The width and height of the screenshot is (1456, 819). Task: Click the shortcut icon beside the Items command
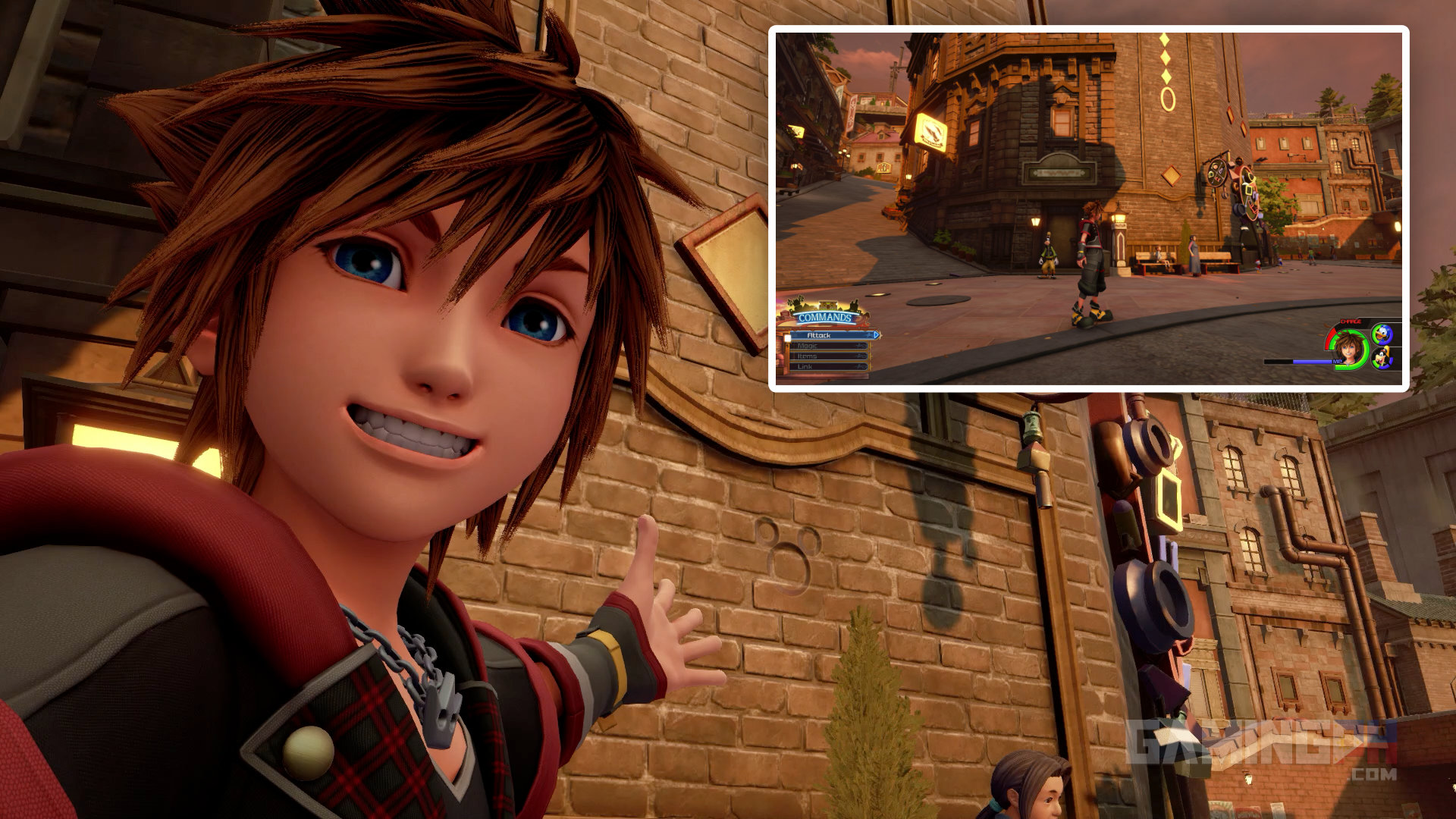click(861, 357)
